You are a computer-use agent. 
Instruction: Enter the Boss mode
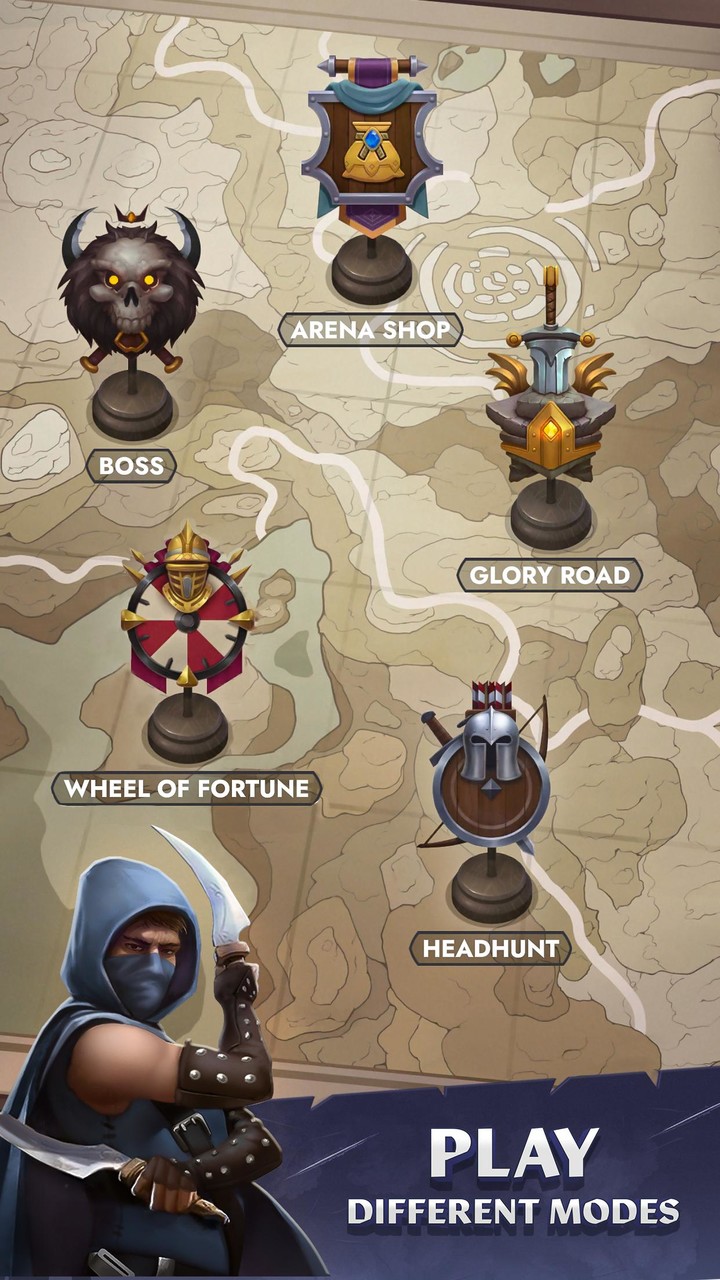pos(131,465)
